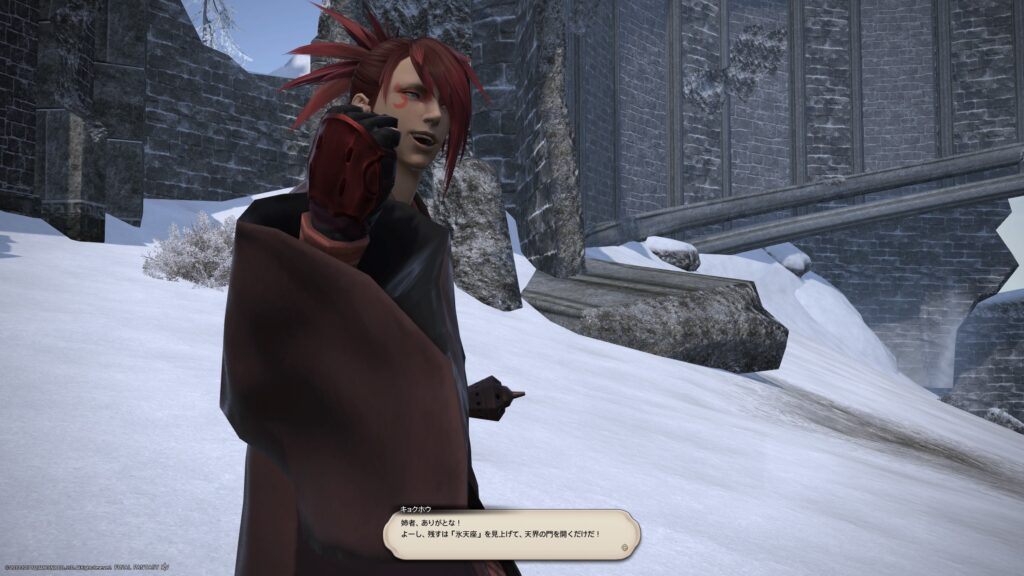The image size is (1024, 576).
Task: Click Kyokuho's dialogue box to continue
Action: (511, 534)
